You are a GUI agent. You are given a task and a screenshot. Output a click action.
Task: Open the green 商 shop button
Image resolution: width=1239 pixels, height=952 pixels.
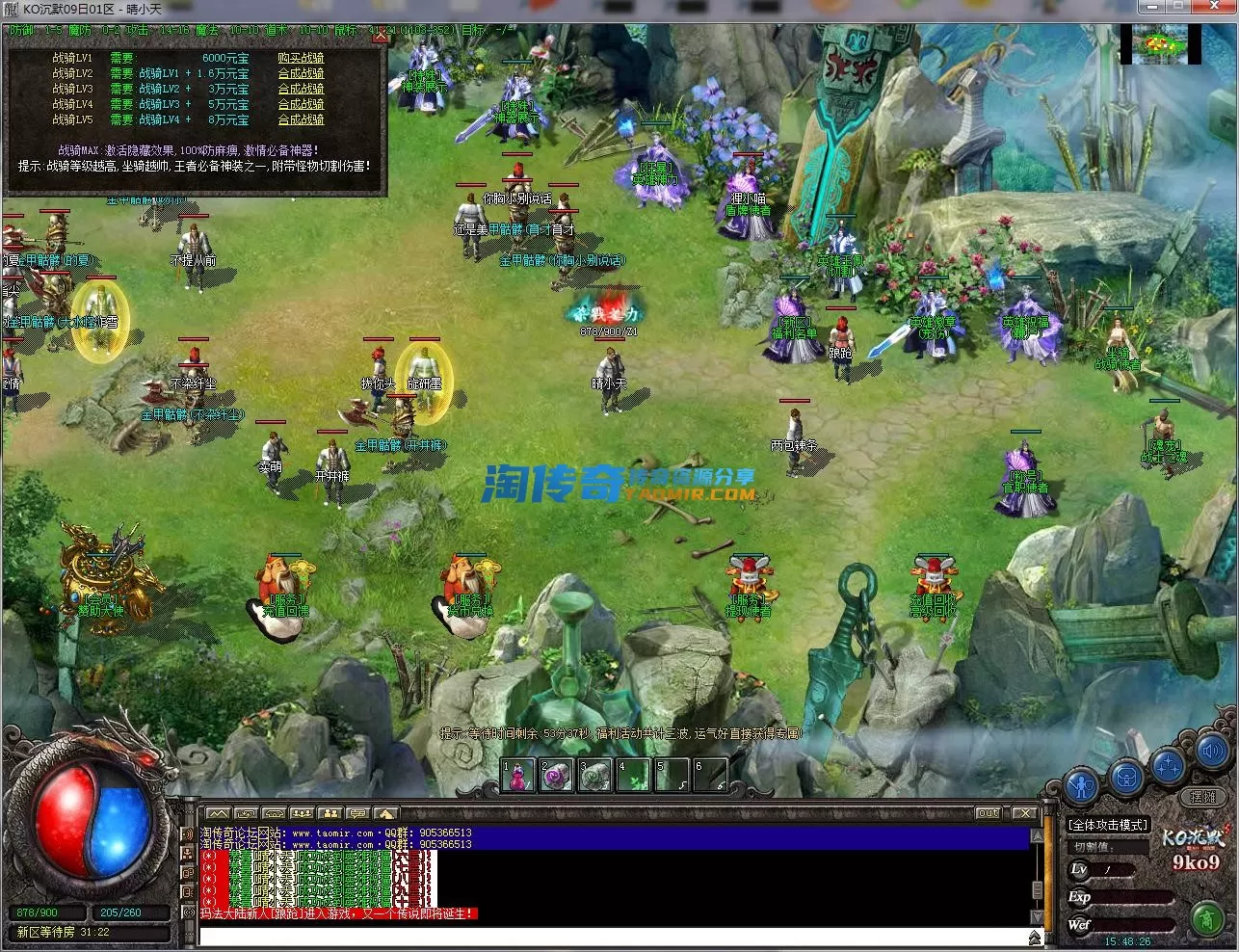[x=1206, y=917]
